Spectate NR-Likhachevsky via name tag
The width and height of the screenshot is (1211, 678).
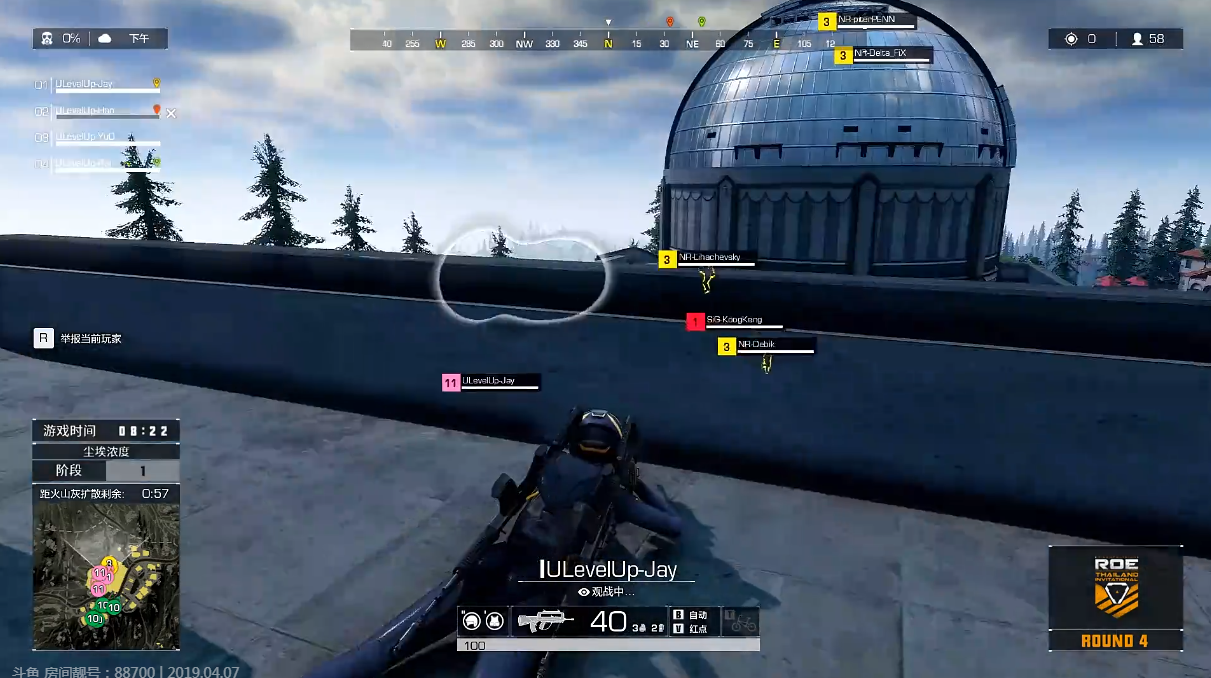(710, 258)
